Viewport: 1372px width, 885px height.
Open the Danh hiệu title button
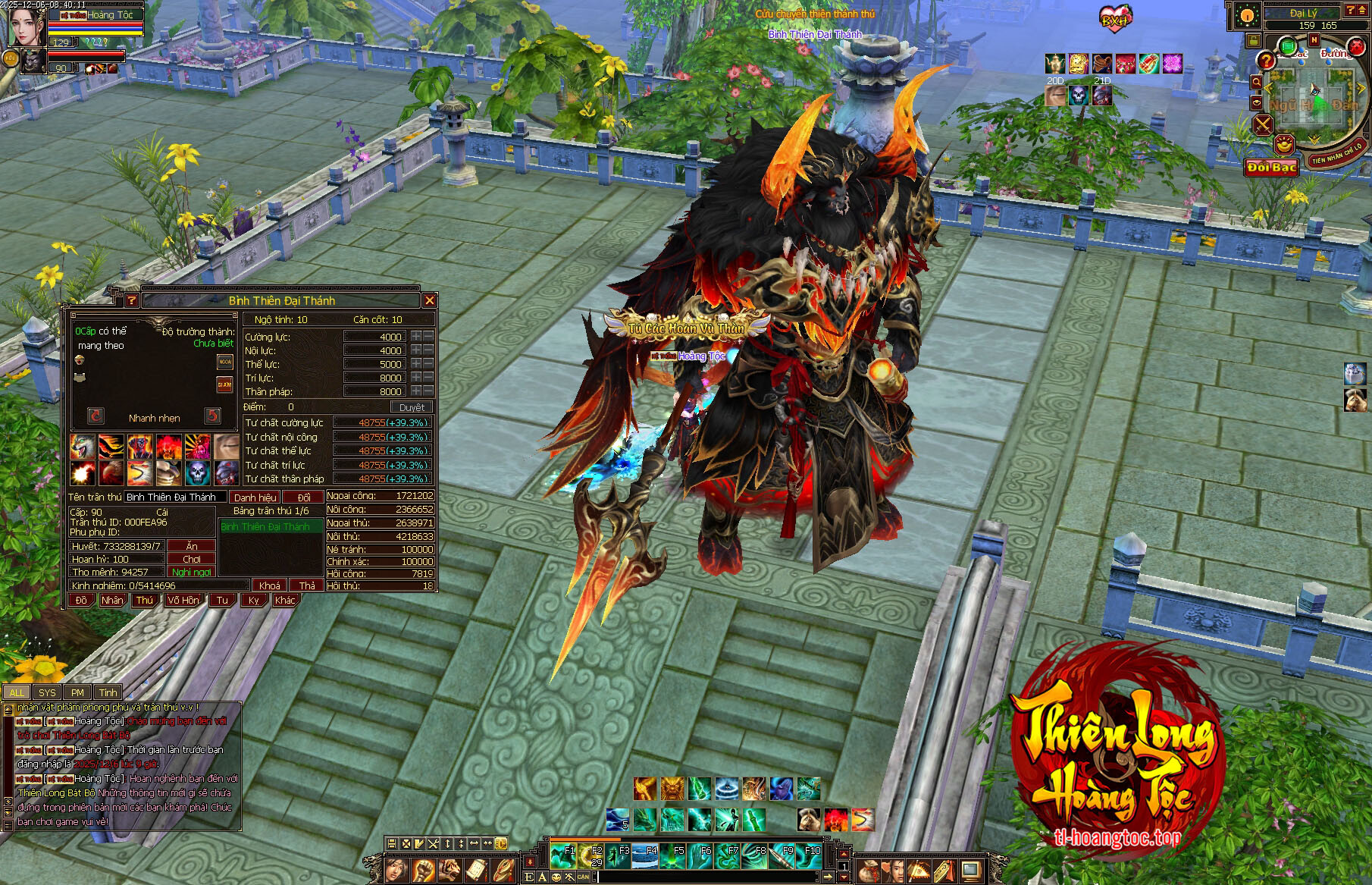pos(255,497)
